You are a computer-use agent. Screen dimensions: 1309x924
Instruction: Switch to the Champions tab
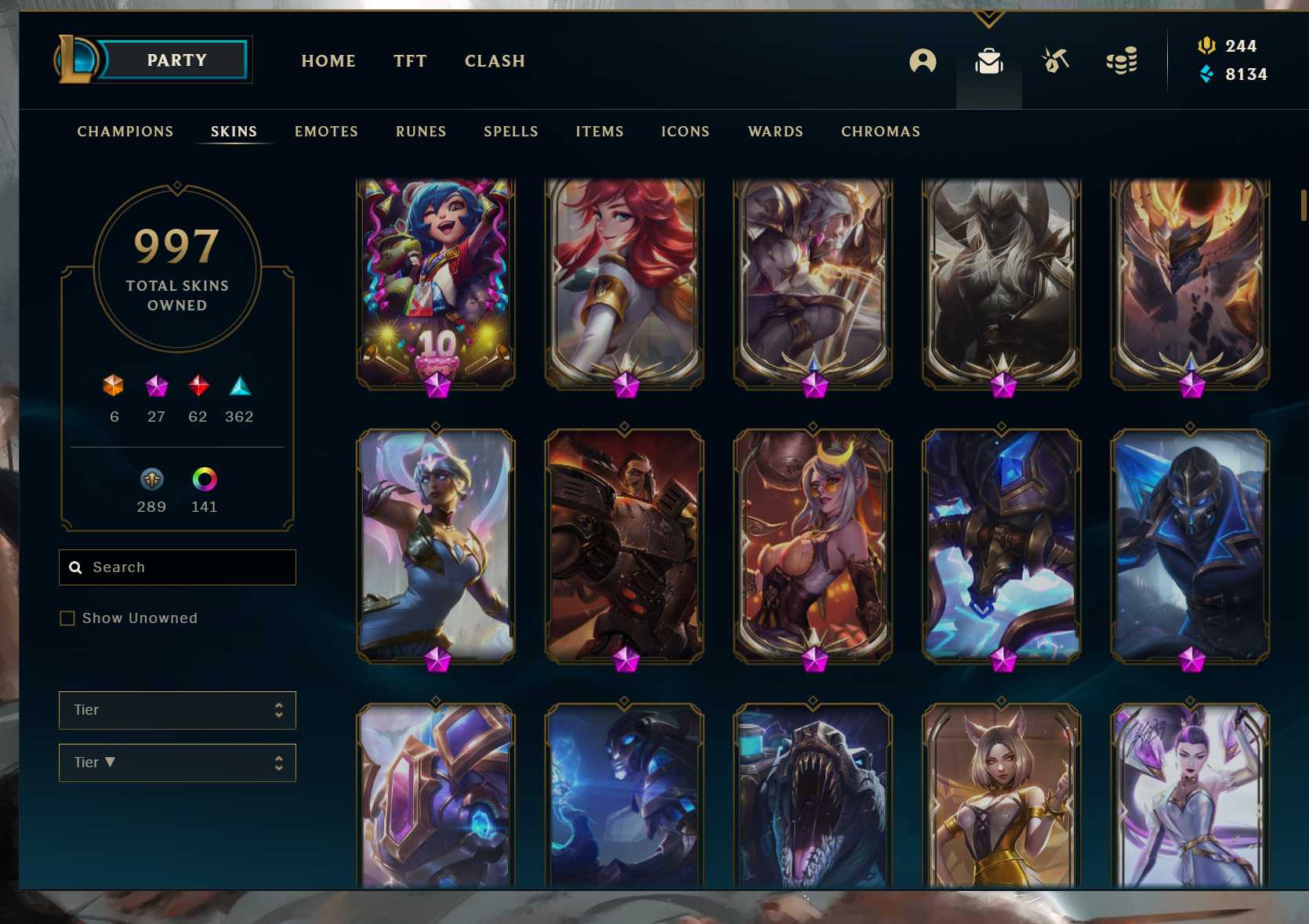pos(125,132)
